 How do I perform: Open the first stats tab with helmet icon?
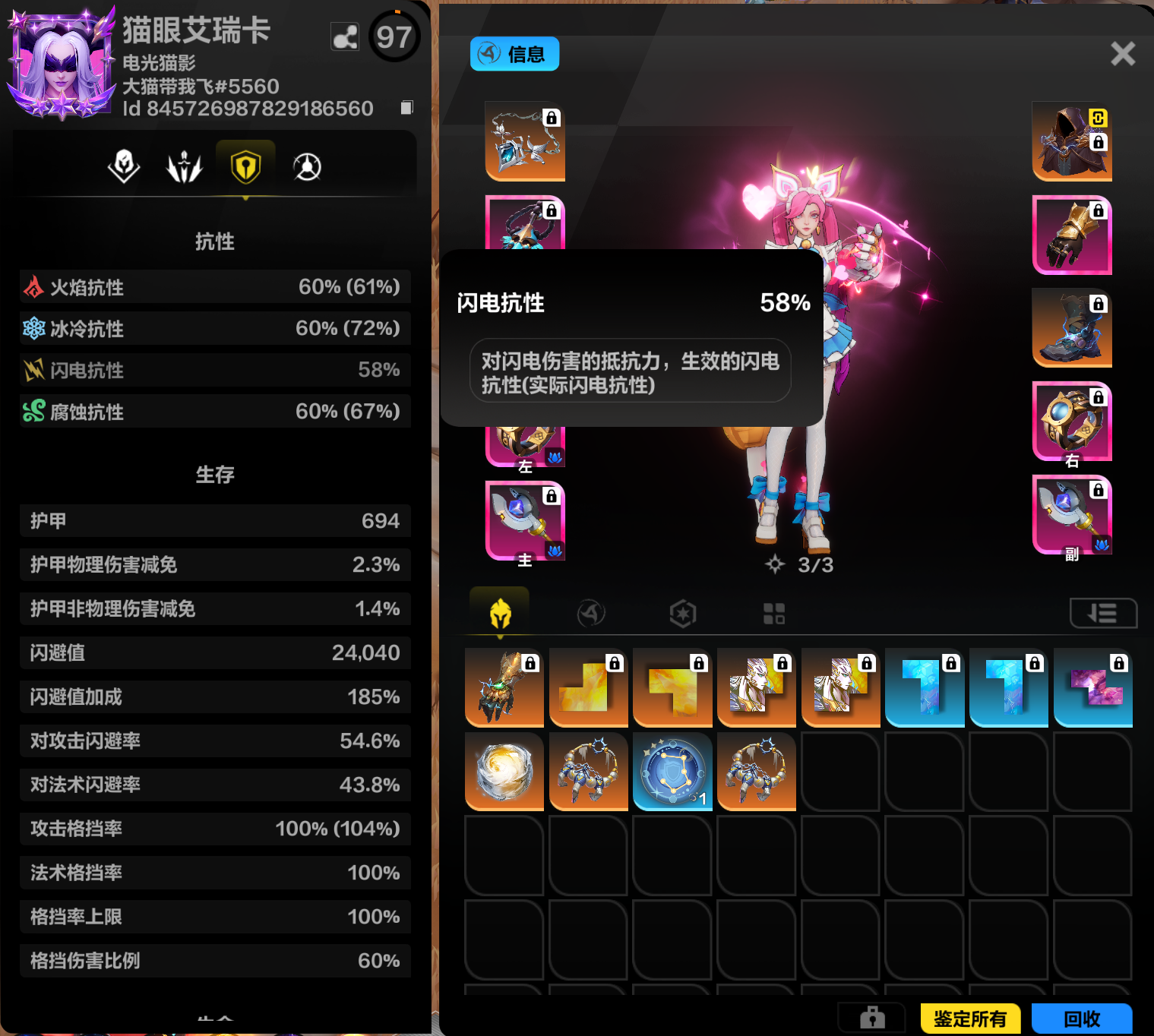tap(124, 167)
